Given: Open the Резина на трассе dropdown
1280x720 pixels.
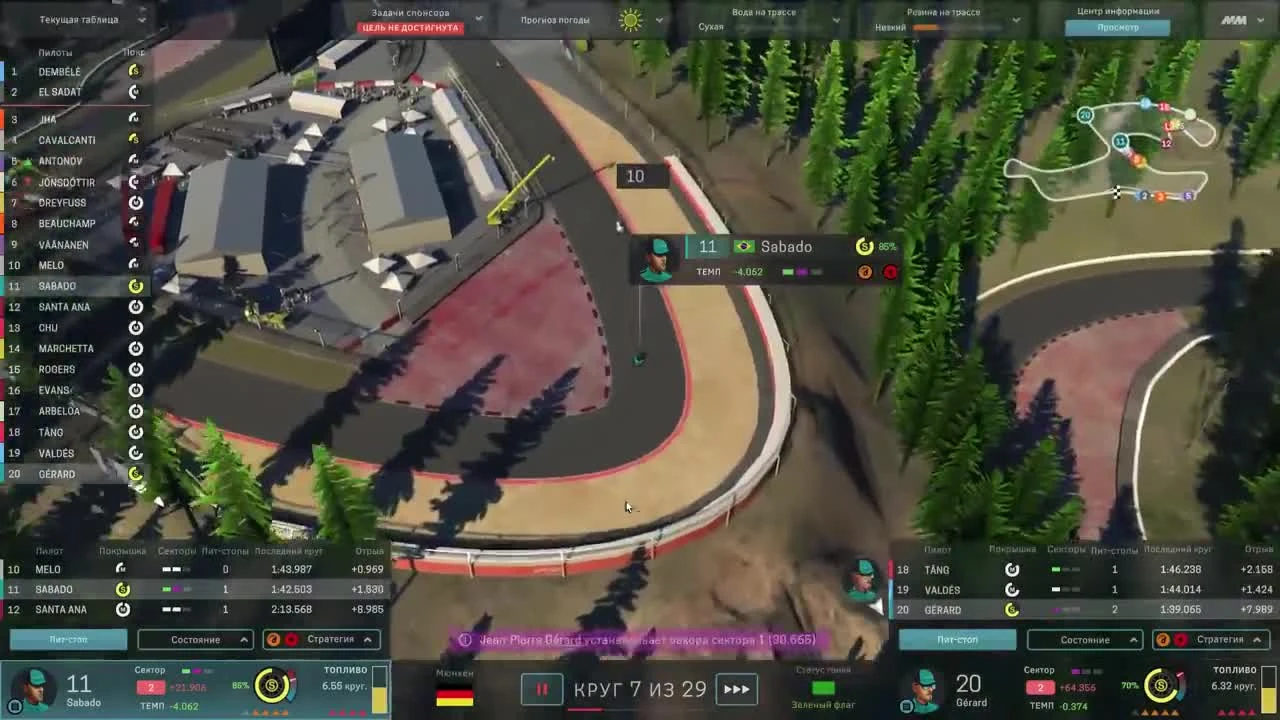Looking at the screenshot, I should (1016, 19).
